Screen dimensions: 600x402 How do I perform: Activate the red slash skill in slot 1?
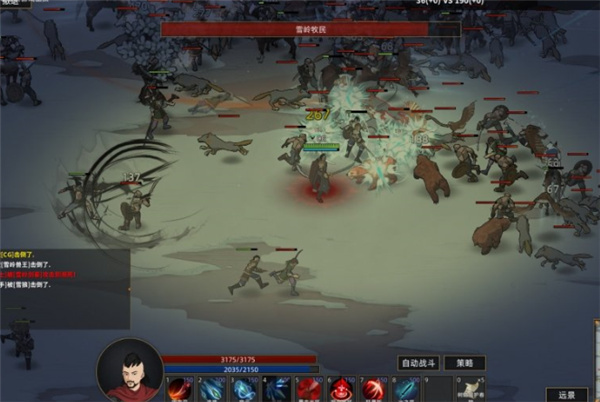pos(181,390)
